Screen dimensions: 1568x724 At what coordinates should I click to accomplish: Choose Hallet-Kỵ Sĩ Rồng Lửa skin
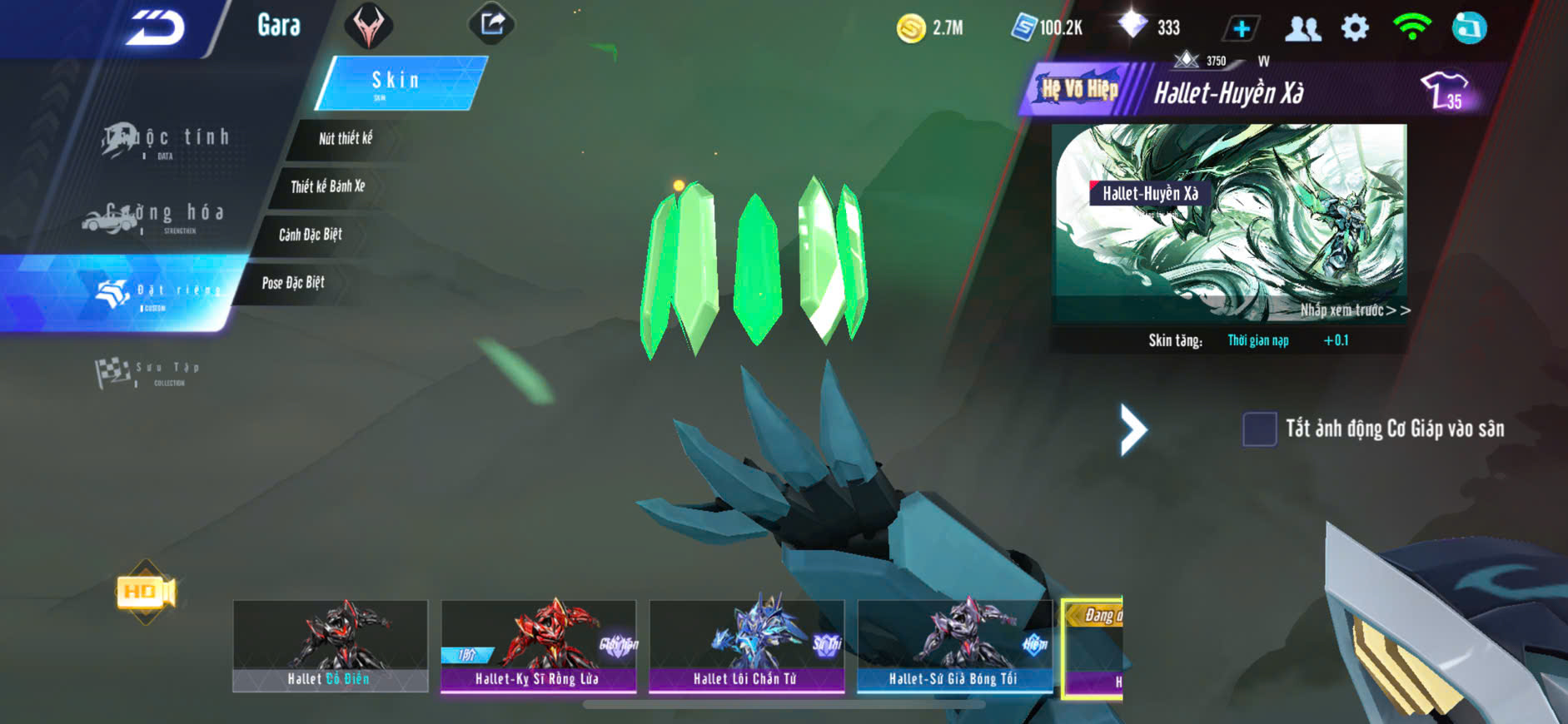click(x=538, y=646)
